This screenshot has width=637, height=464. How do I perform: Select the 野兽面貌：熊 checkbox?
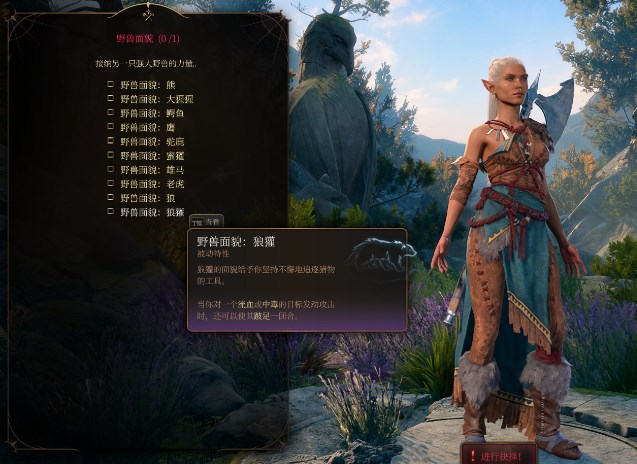(x=111, y=85)
